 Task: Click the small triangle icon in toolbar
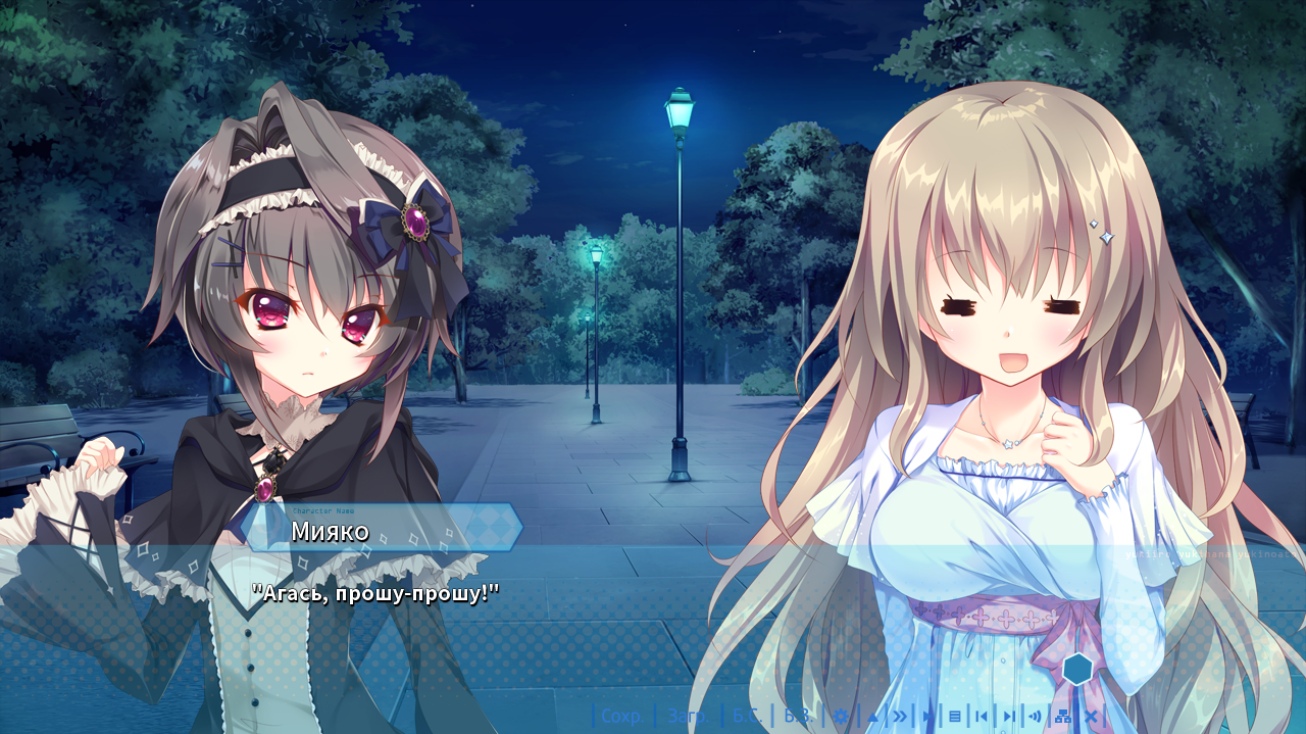[x=872, y=716]
